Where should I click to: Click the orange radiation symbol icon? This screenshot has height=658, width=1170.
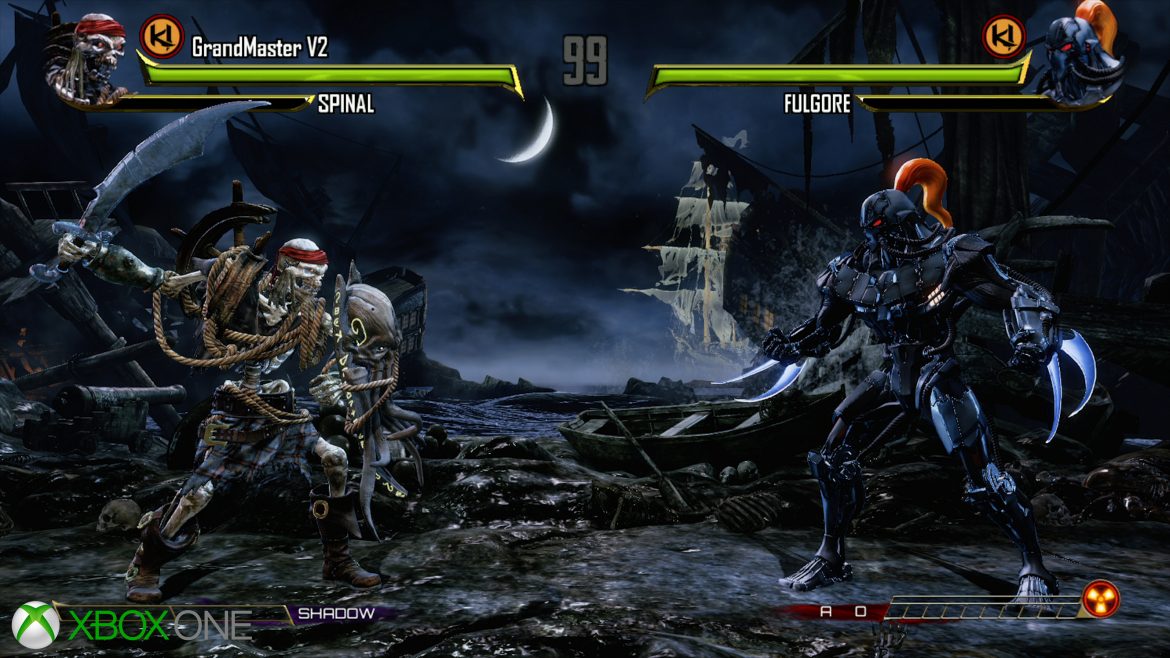[1100, 599]
